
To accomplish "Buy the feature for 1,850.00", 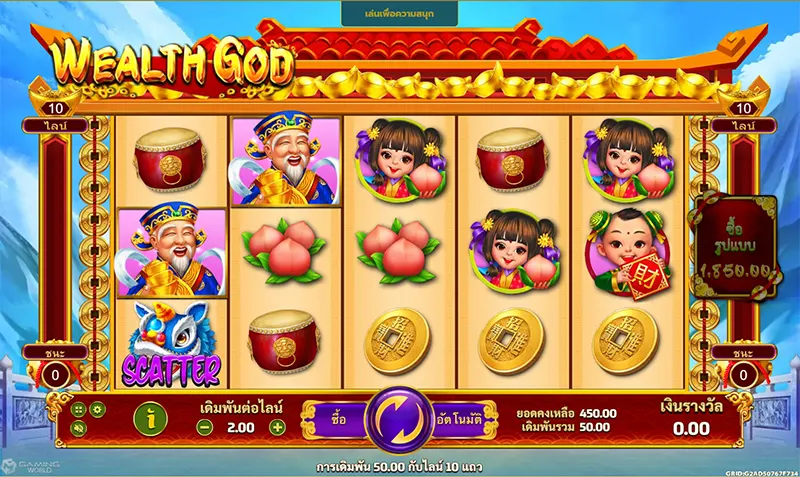I will 735,245.
